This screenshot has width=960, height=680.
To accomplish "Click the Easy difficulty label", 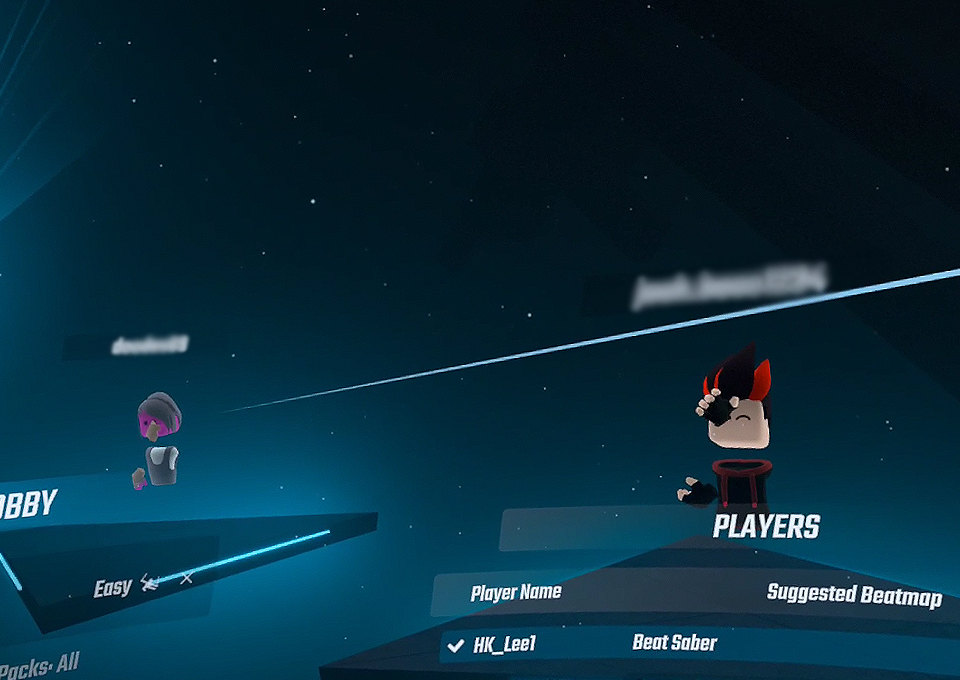I will [112, 588].
